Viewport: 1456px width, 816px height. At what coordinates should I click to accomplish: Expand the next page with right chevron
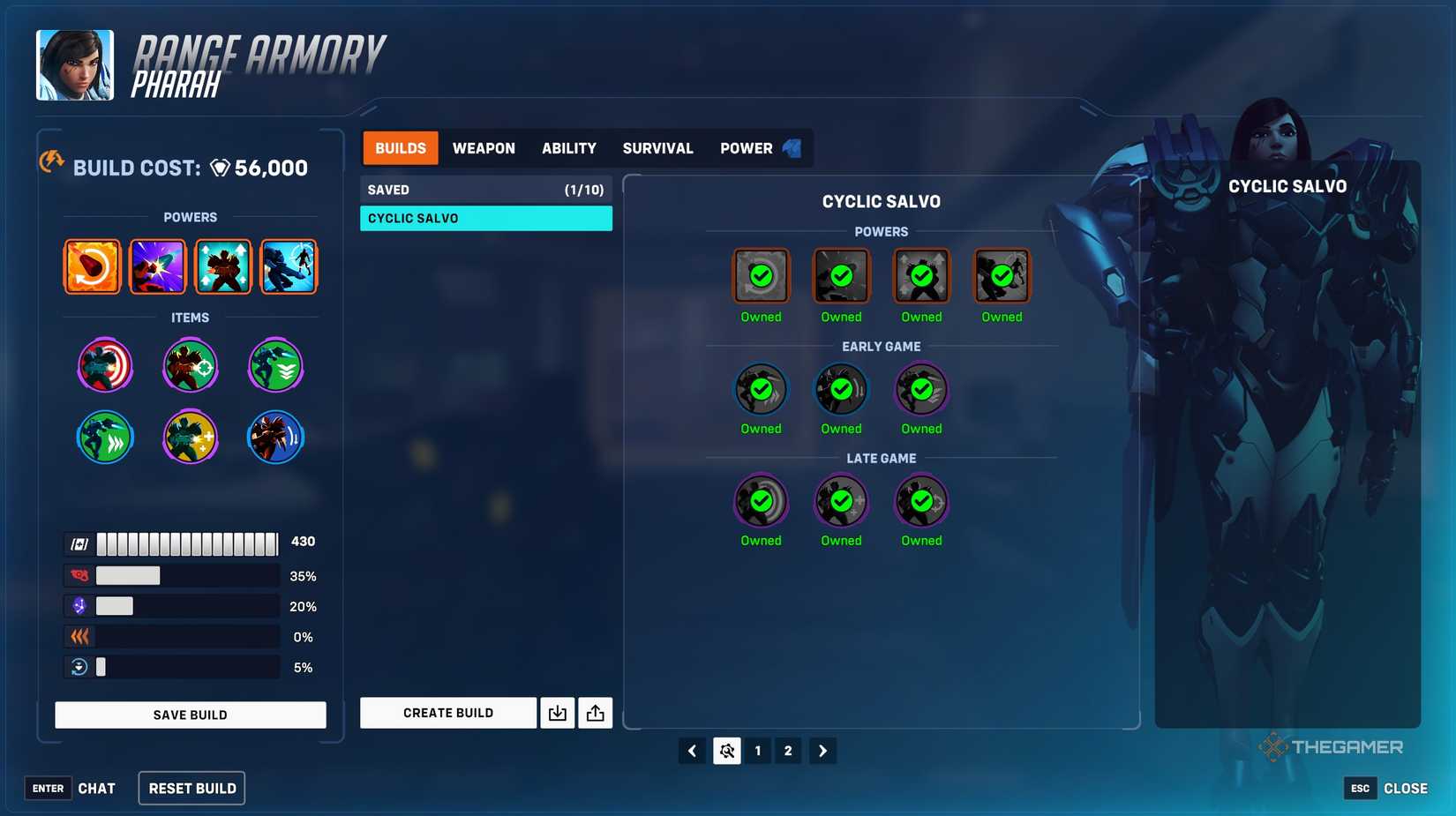[x=822, y=750]
